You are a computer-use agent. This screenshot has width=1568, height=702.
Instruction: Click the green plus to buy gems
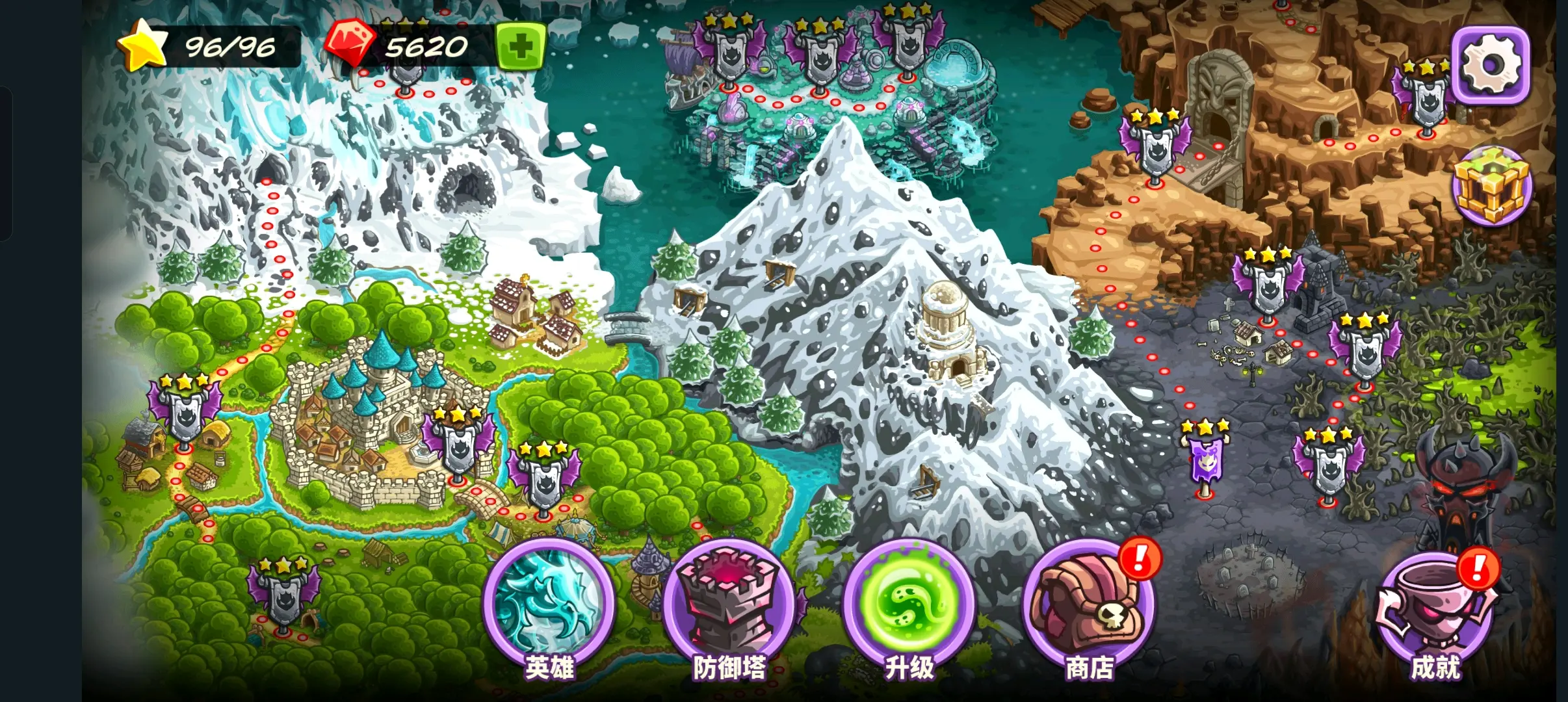(x=521, y=46)
